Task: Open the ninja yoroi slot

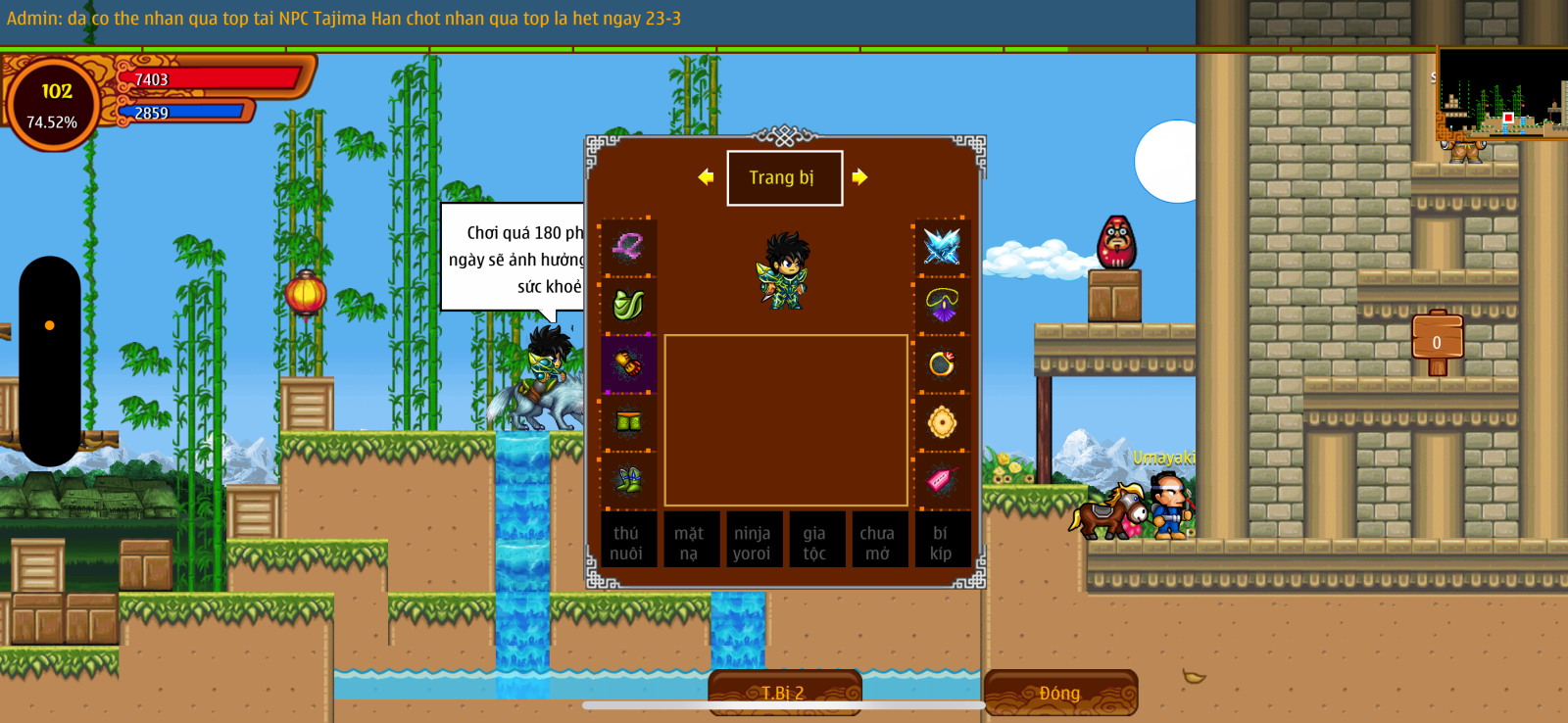Action: coord(752,542)
